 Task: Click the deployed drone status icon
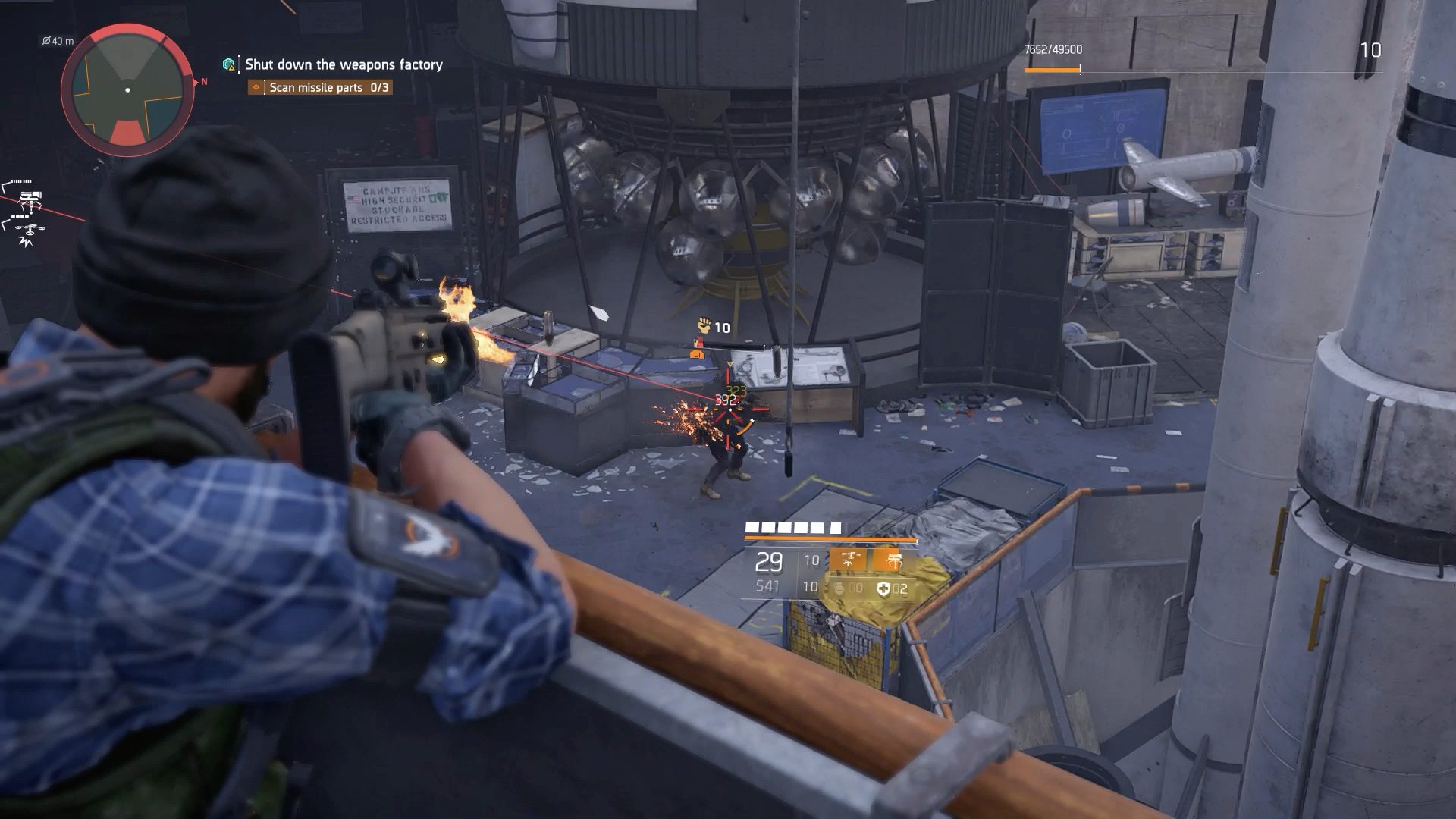coord(30,231)
